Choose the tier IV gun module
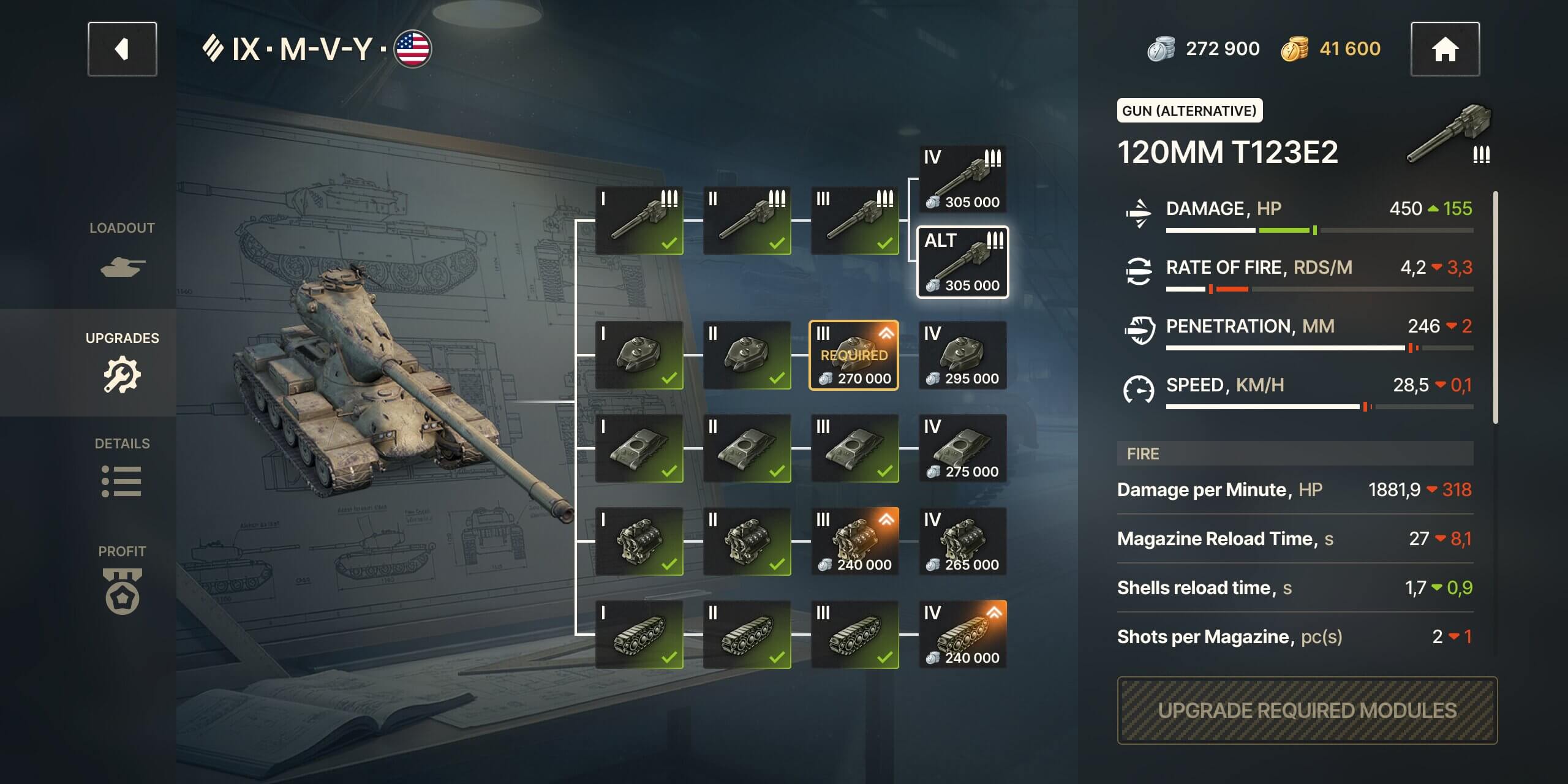This screenshot has height=784, width=1568. [x=962, y=178]
